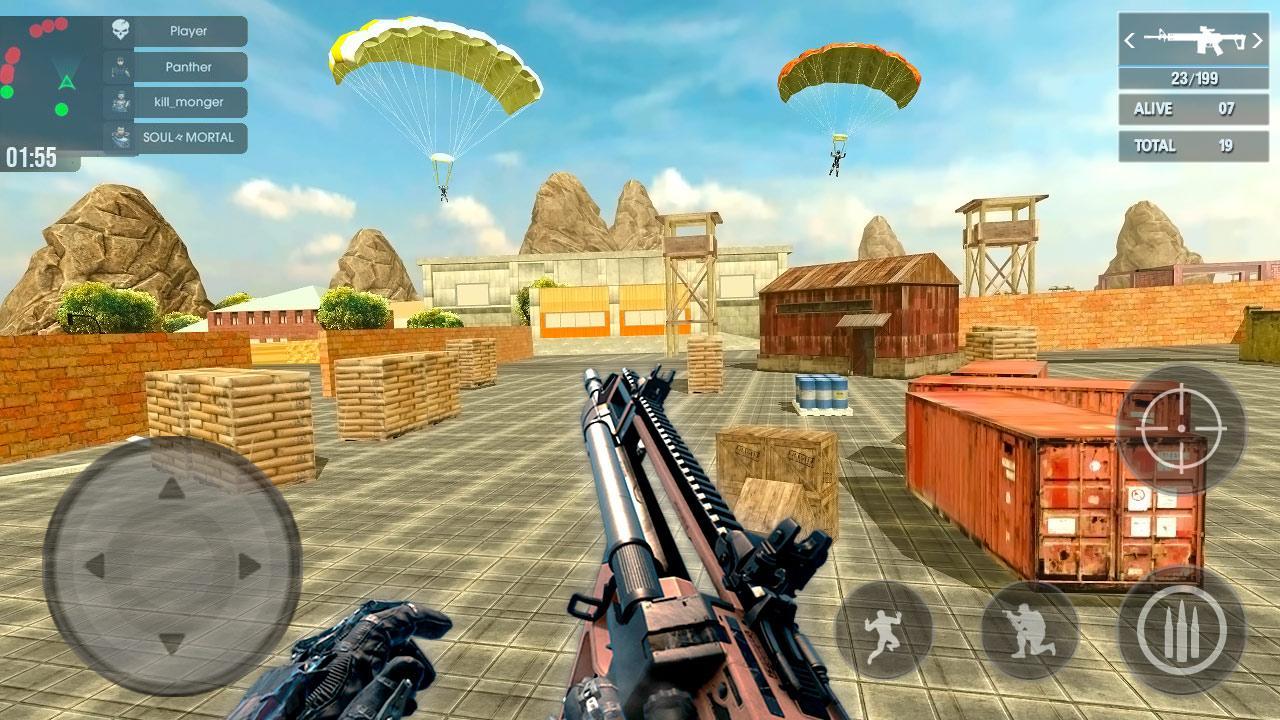Tap the ALIVE 07 counter panel
Image resolution: width=1280 pixels, height=720 pixels.
click(x=1192, y=109)
